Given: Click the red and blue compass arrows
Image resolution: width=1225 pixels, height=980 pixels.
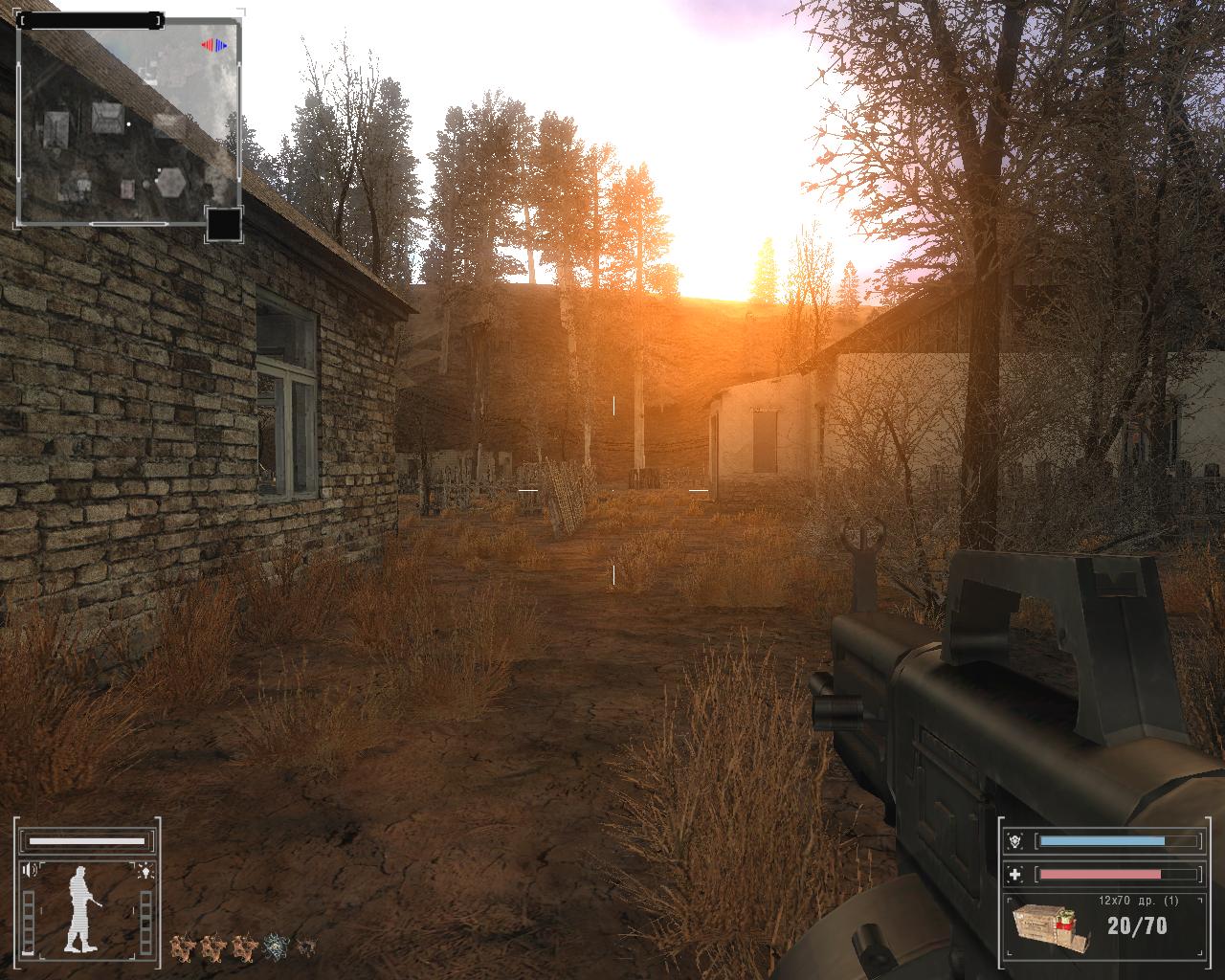Looking at the screenshot, I should 213,45.
